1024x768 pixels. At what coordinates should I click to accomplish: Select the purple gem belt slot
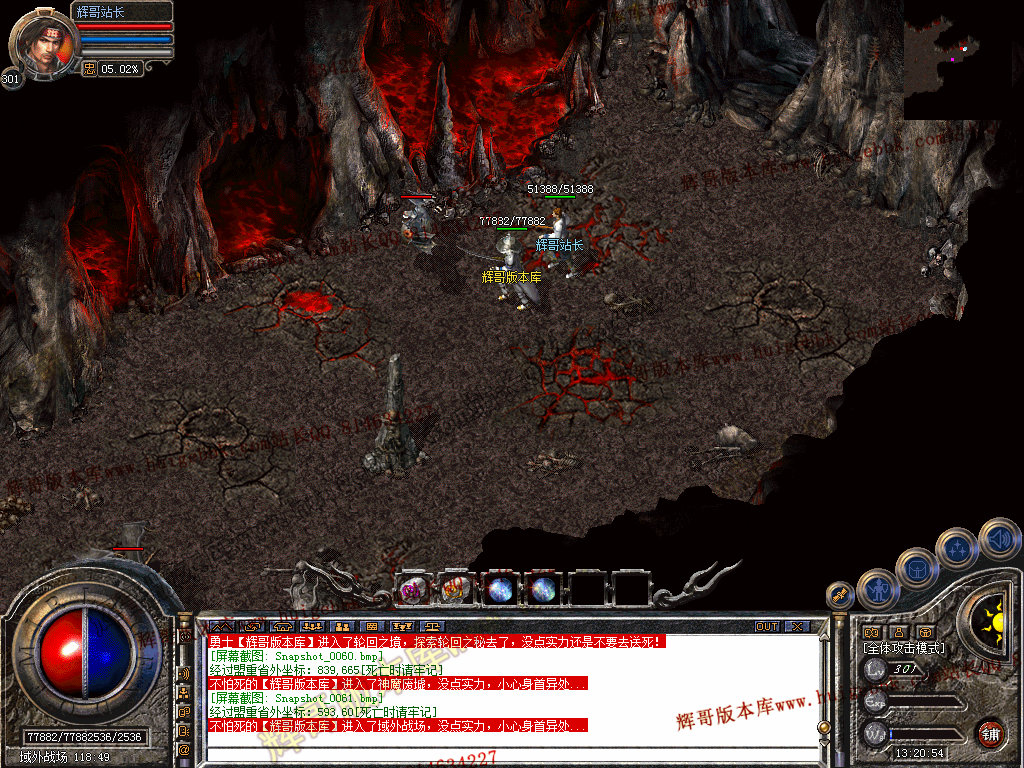pos(412,589)
